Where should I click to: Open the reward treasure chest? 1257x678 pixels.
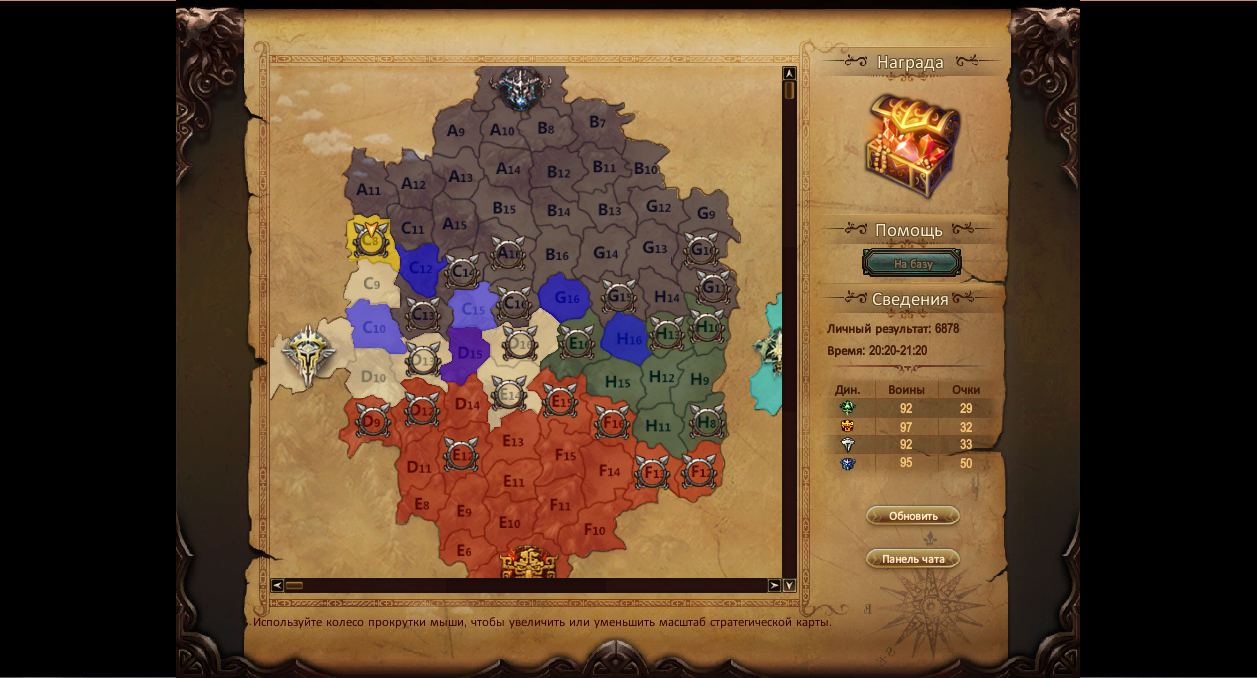tap(911, 145)
